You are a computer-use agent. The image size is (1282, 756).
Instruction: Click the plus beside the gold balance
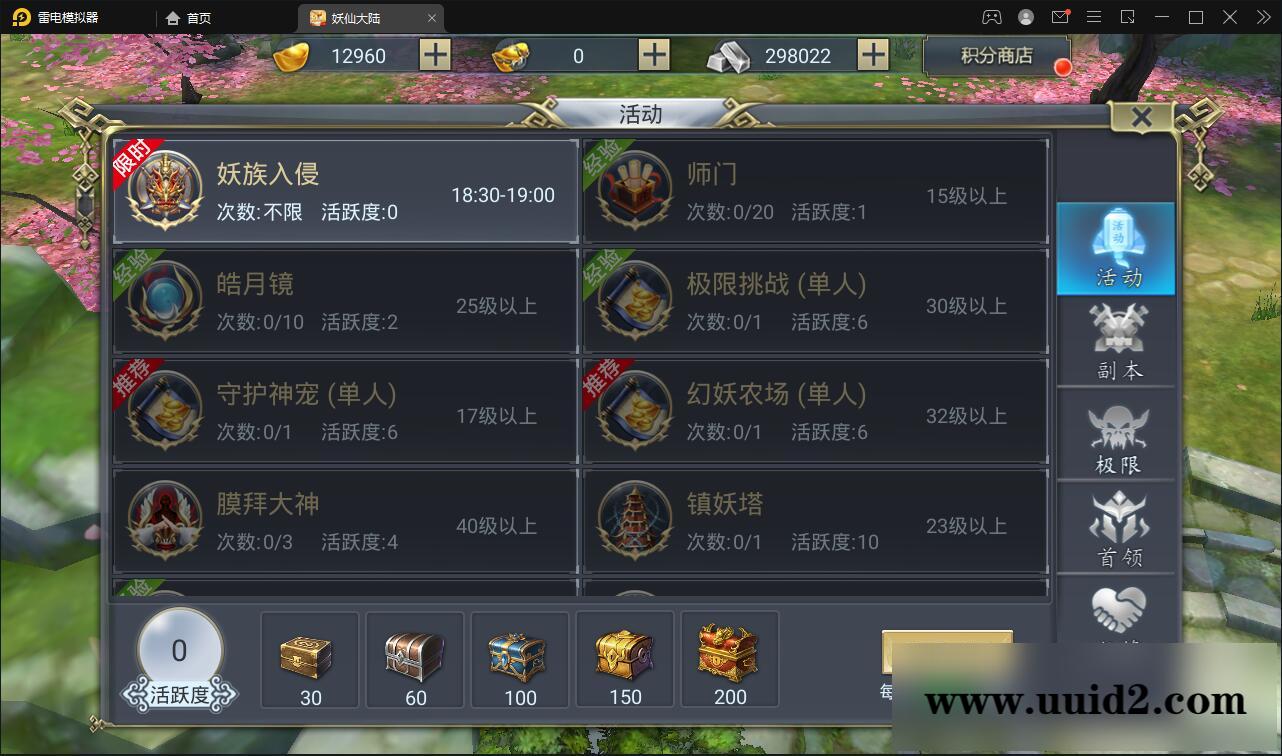[434, 55]
